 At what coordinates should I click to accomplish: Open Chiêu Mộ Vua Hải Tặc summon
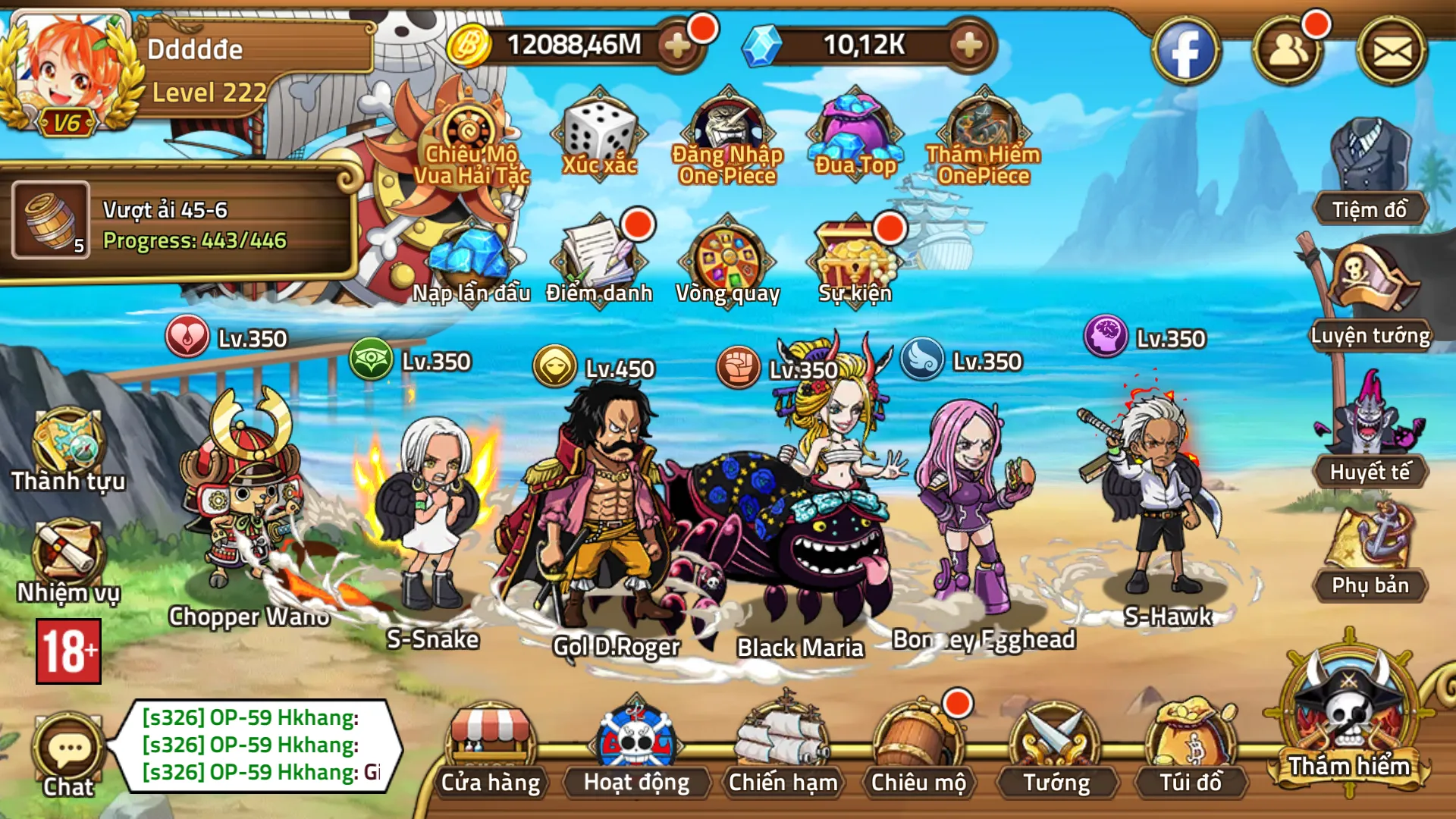click(x=474, y=140)
